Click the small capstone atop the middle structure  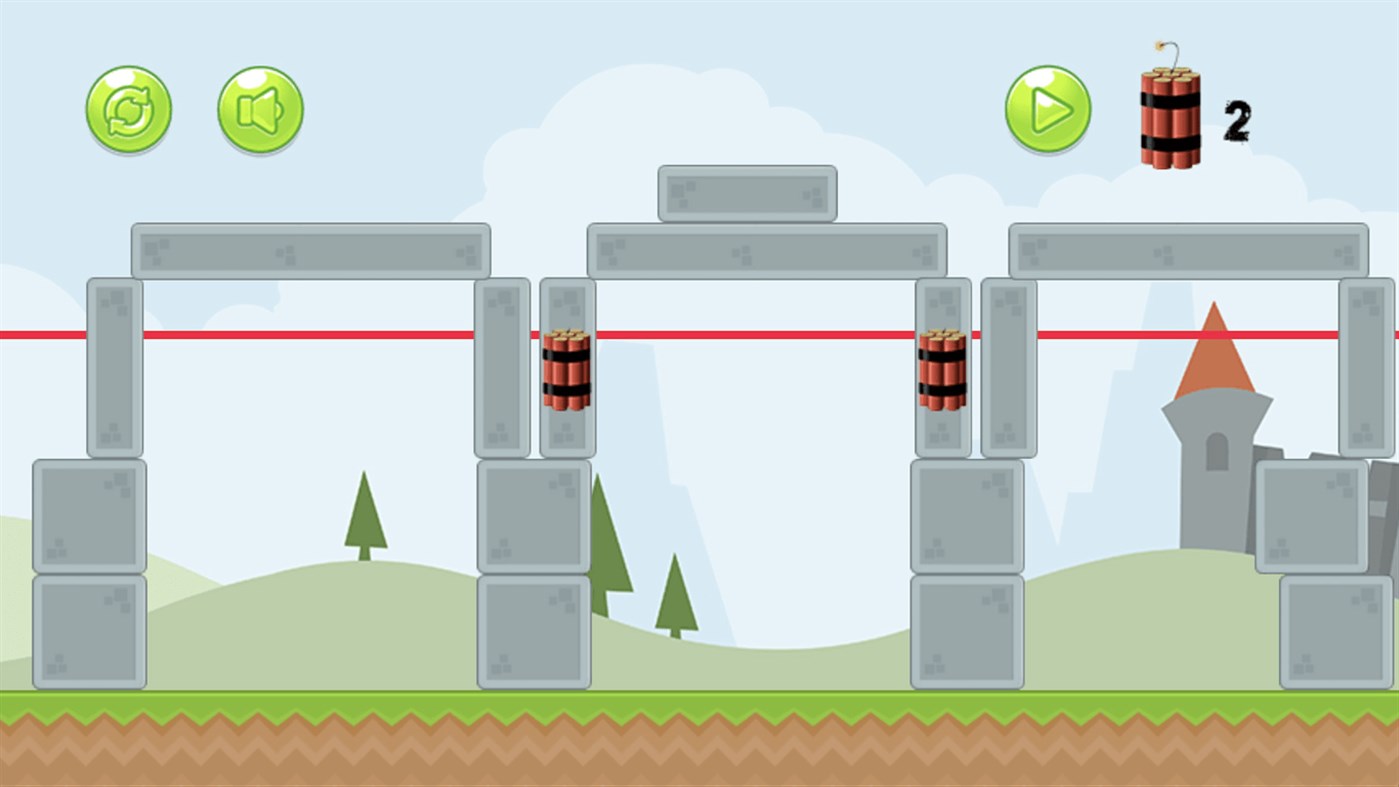click(747, 192)
